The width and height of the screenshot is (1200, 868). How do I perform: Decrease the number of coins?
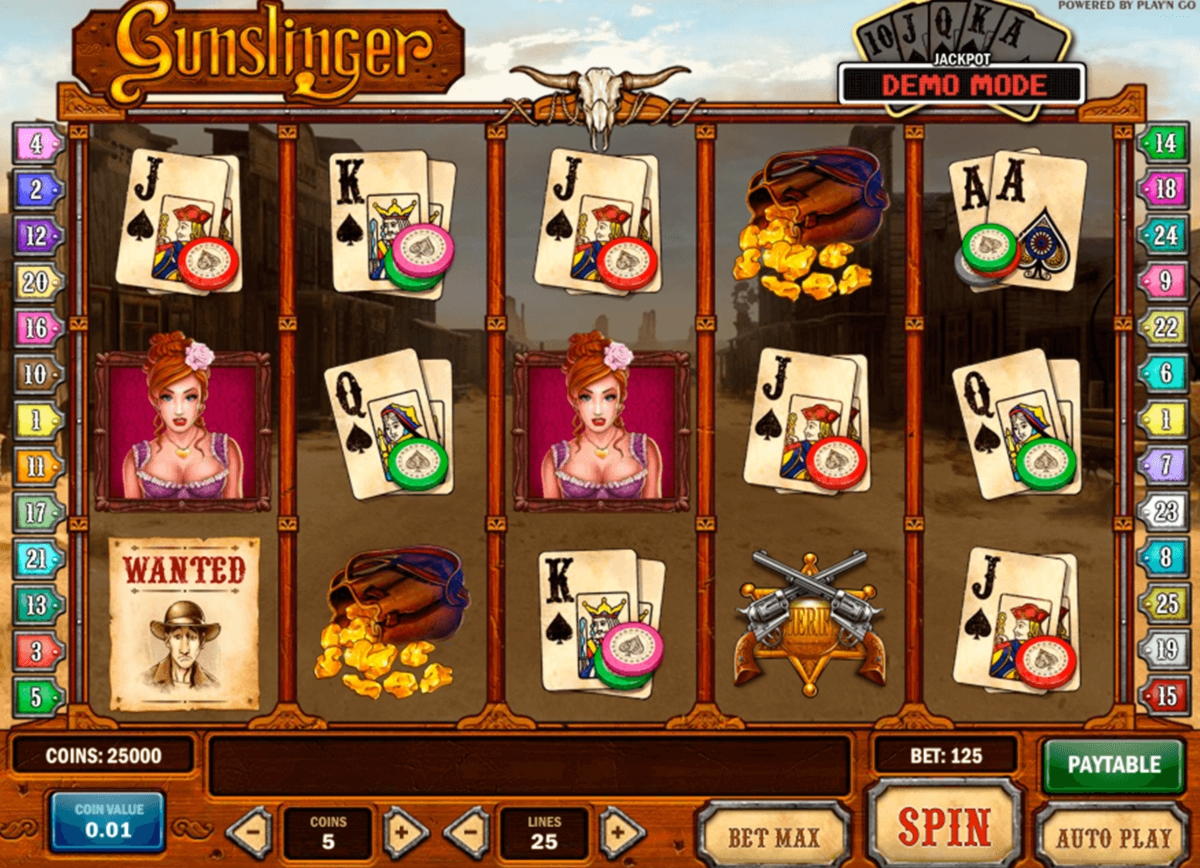click(x=249, y=832)
